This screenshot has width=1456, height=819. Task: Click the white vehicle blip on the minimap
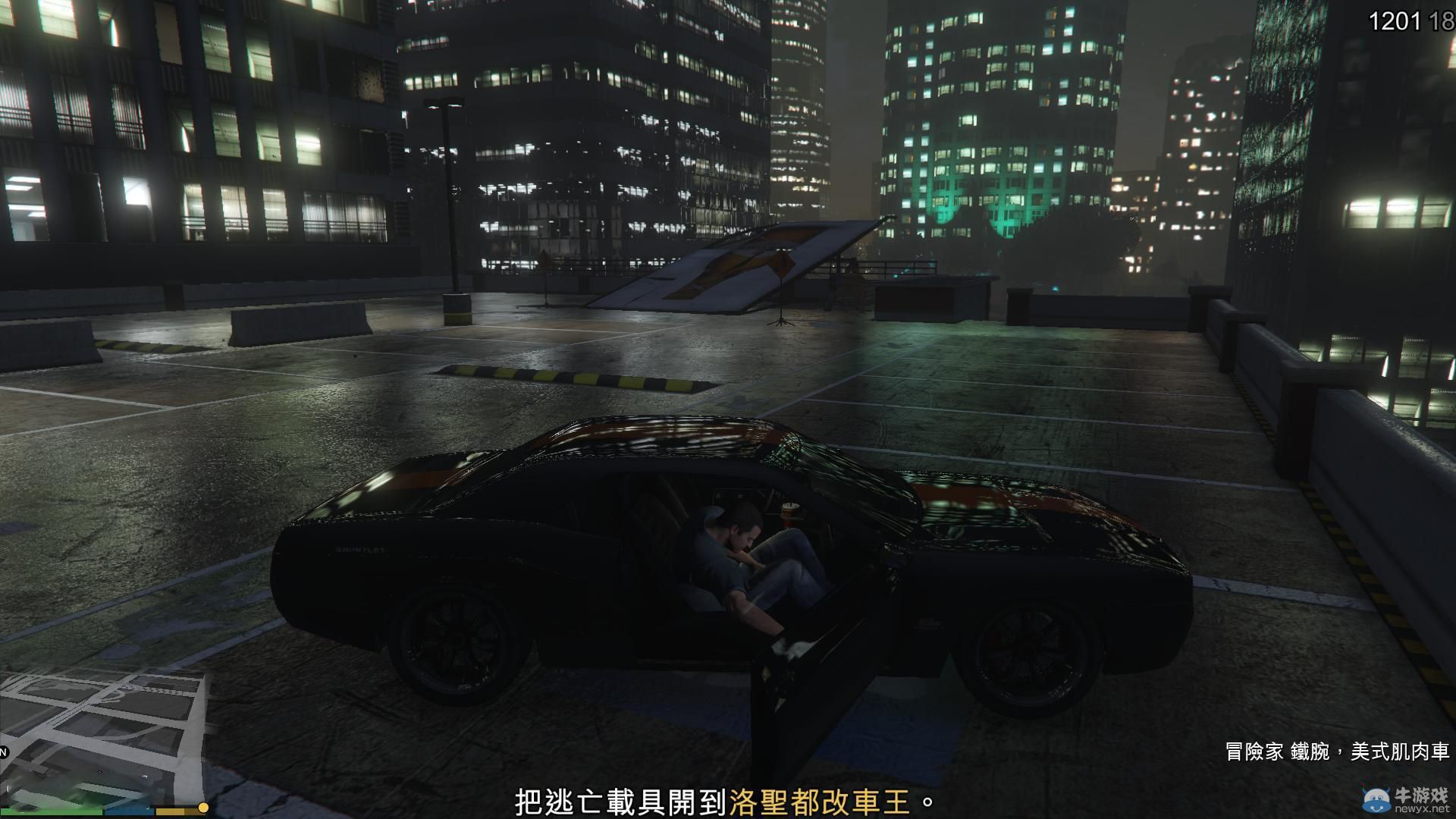click(x=146, y=776)
